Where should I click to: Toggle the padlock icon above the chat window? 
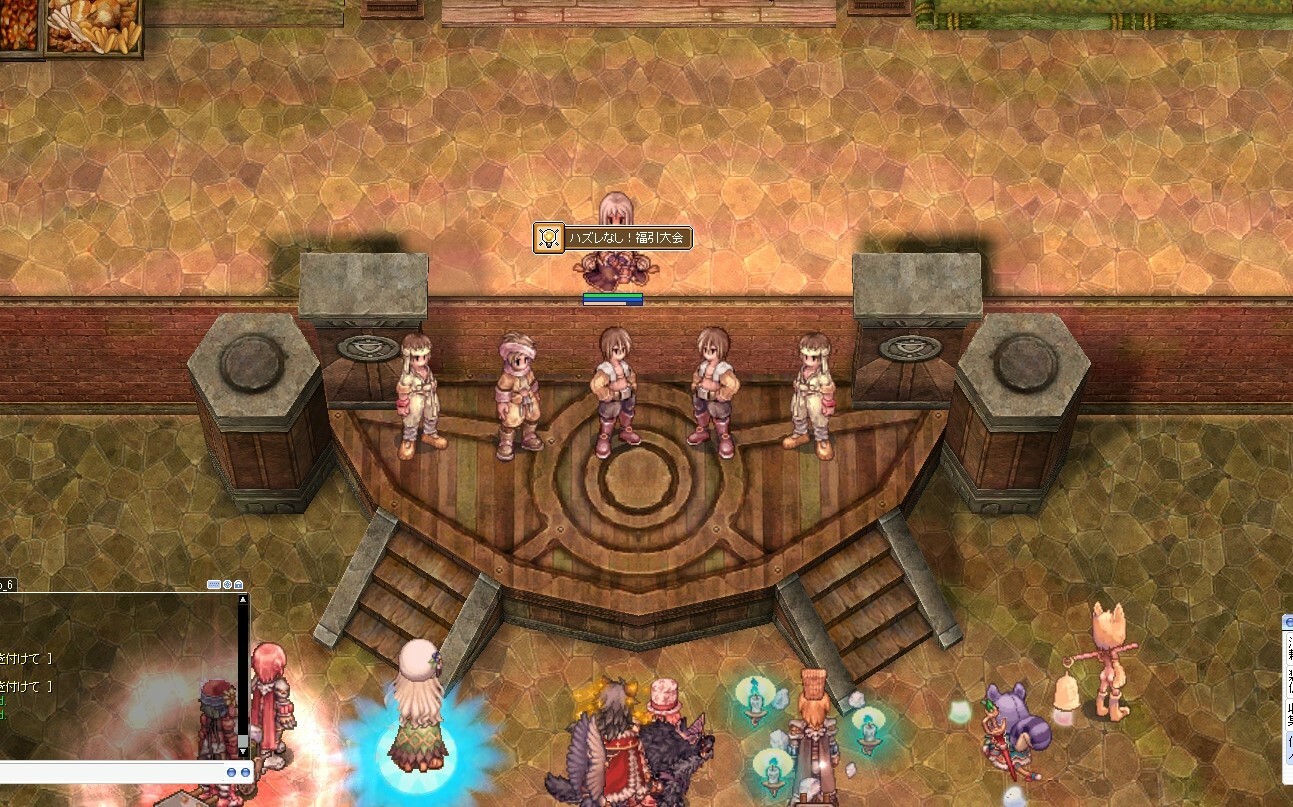click(238, 584)
